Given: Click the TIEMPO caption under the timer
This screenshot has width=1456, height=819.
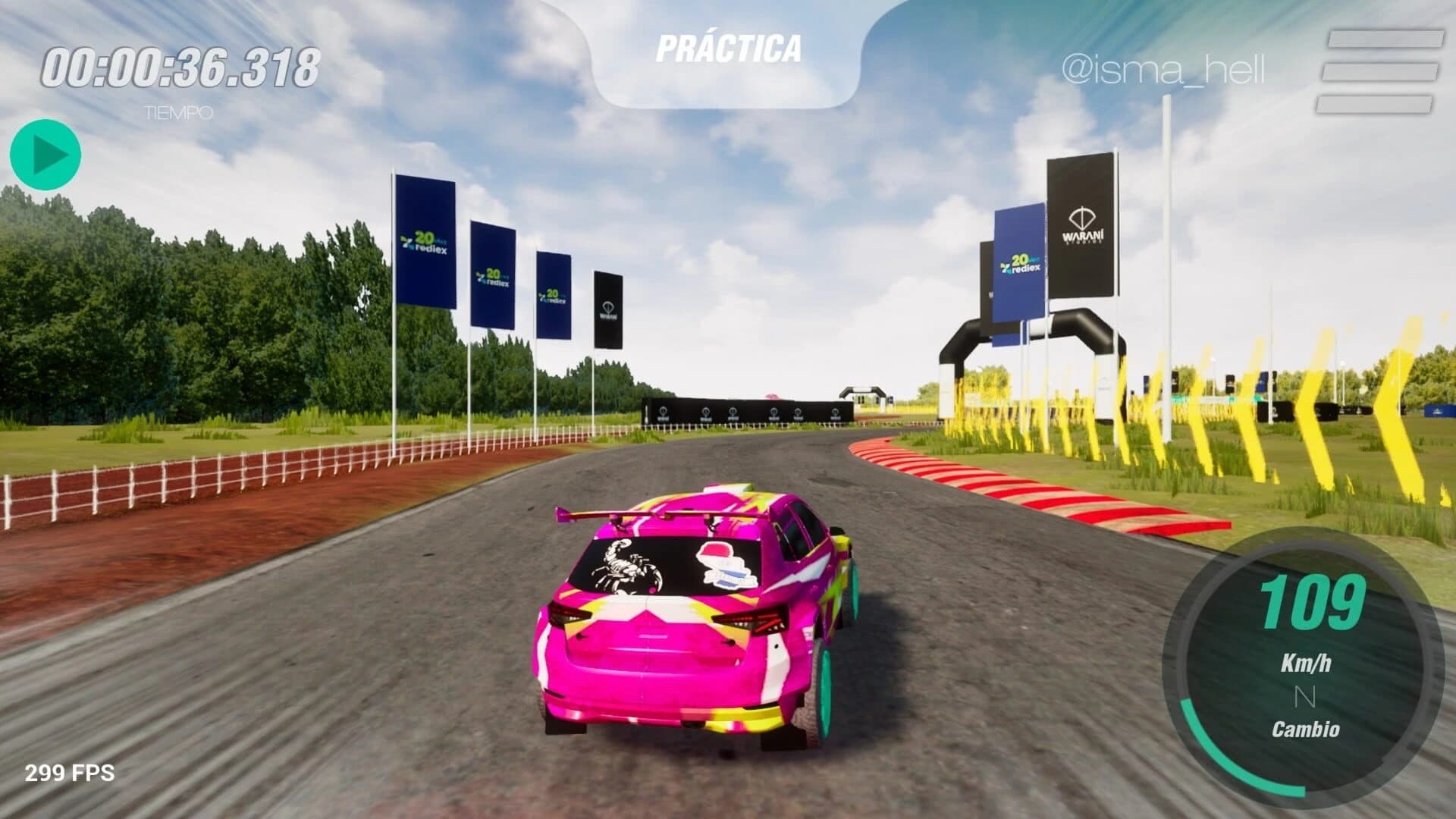Looking at the screenshot, I should (178, 114).
